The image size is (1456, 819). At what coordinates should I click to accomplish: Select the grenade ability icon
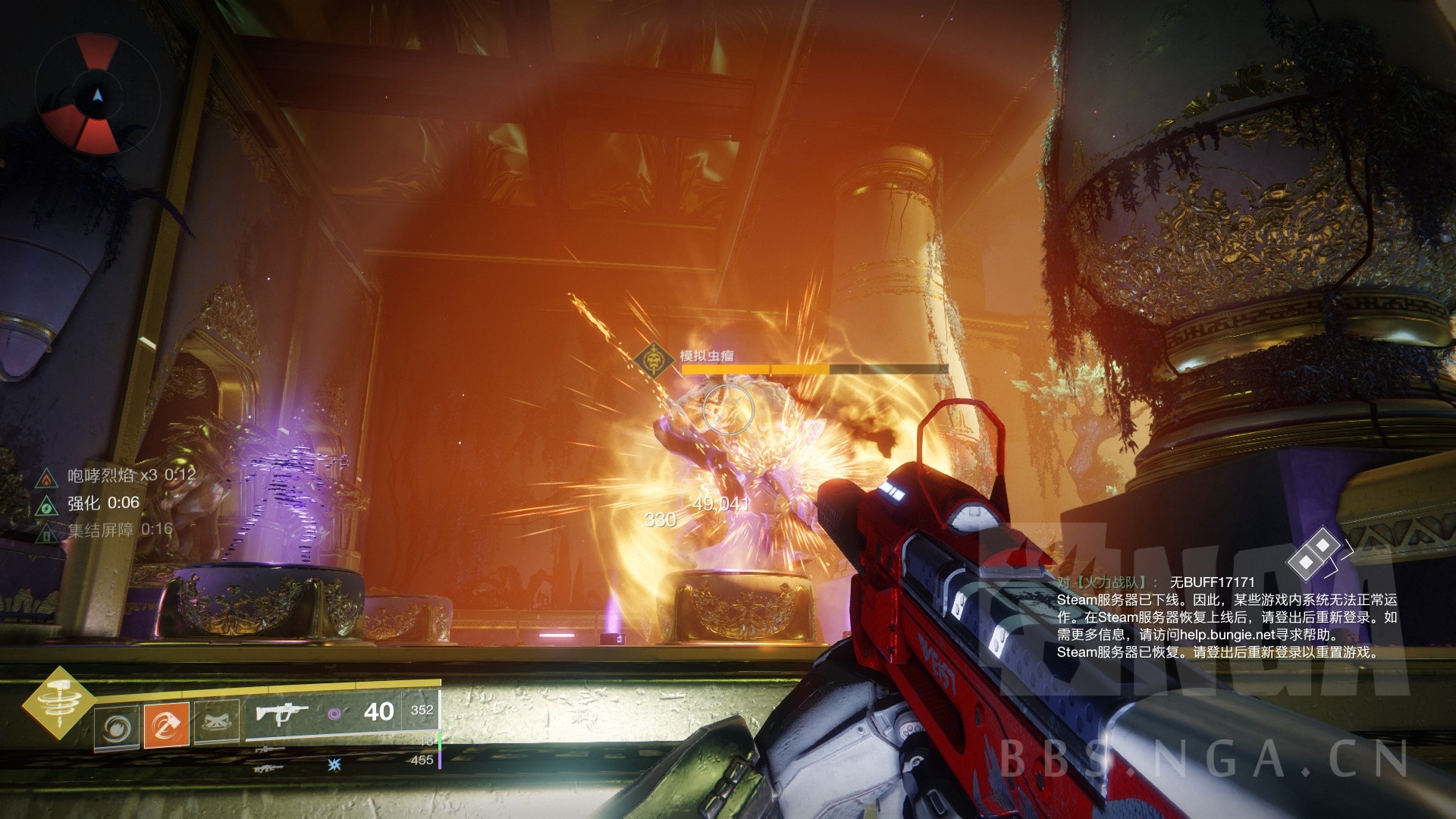click(117, 726)
